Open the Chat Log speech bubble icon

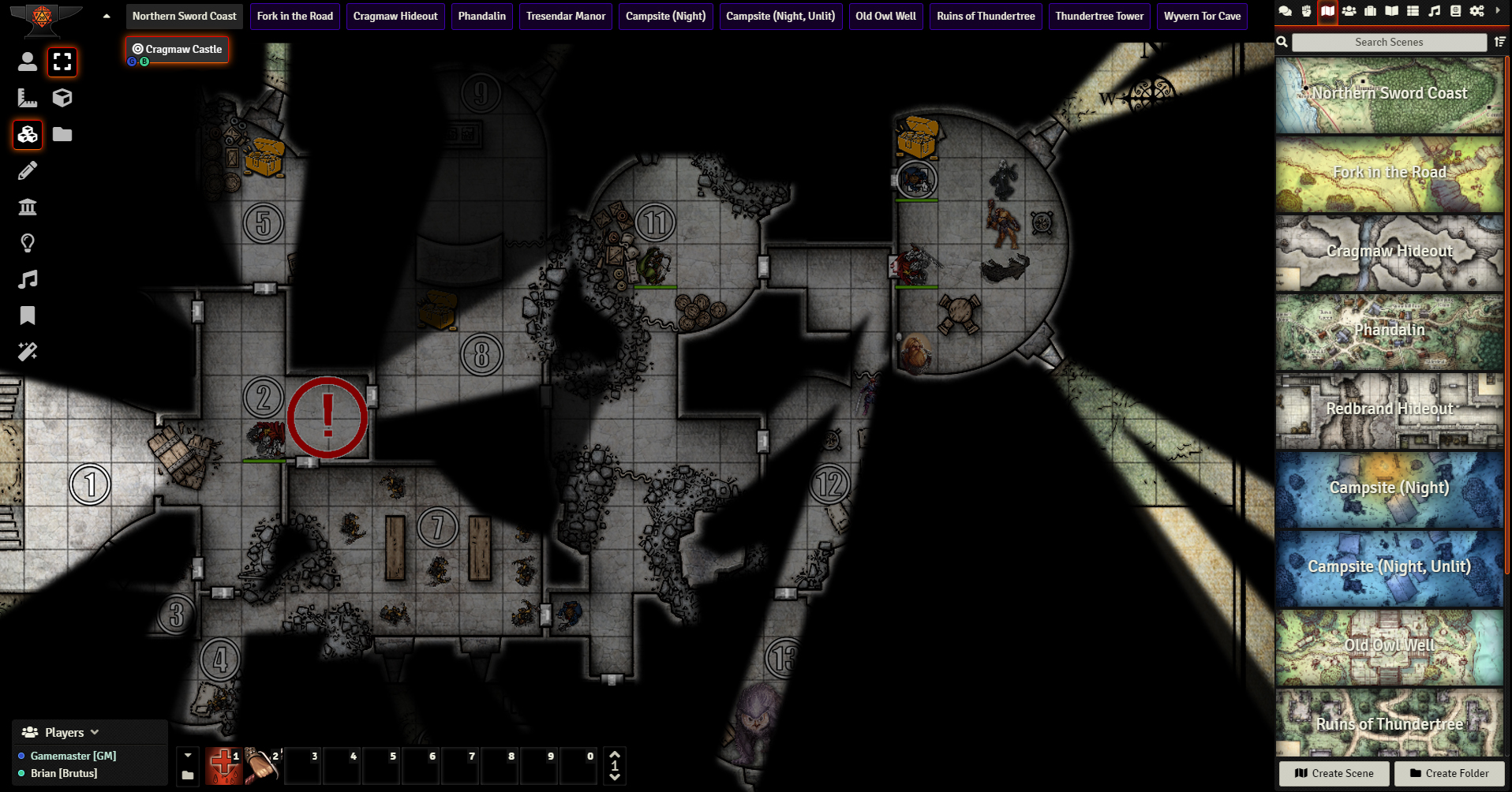tap(1285, 11)
